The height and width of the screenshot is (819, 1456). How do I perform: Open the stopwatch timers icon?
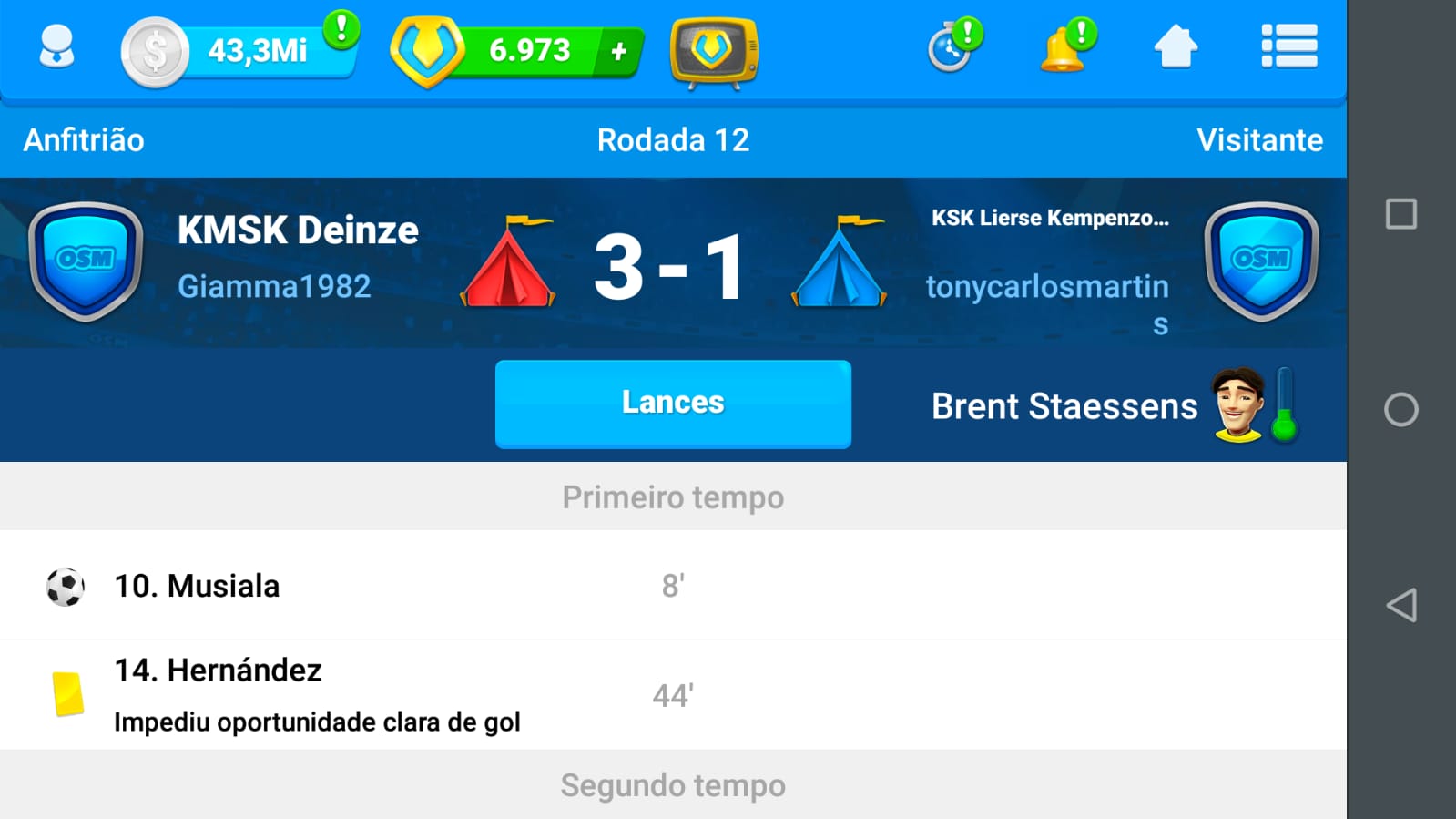click(952, 47)
